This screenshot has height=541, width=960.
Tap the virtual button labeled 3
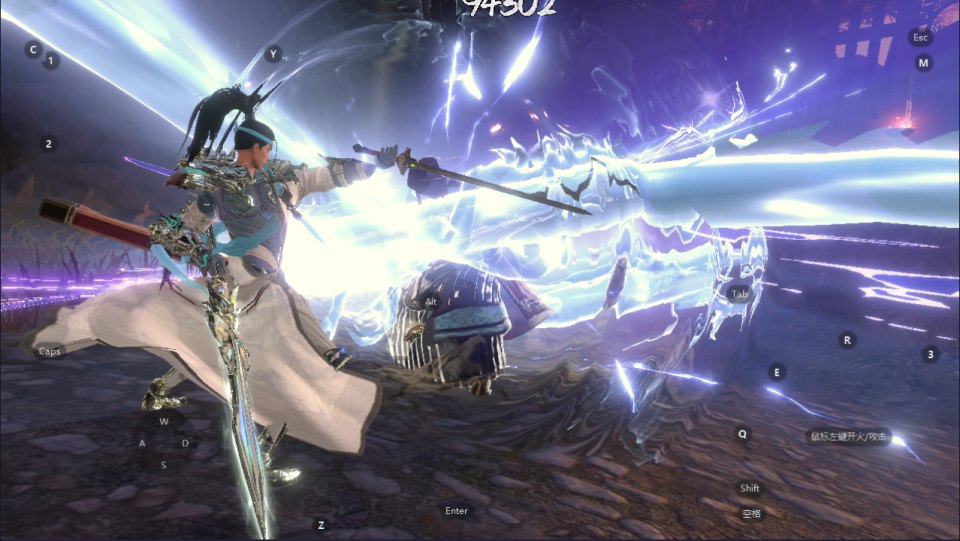[x=931, y=354]
